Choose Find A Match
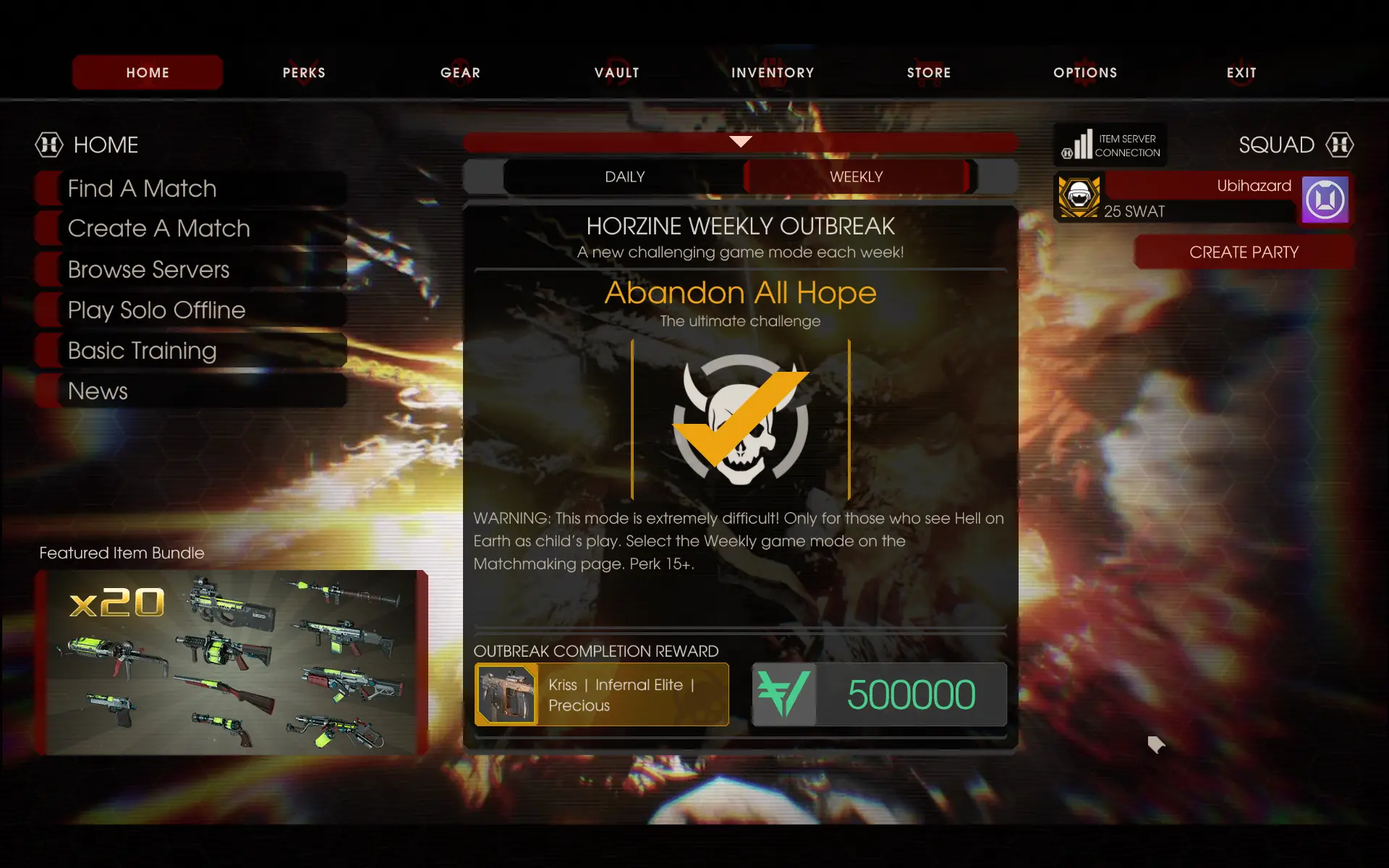 coord(143,189)
